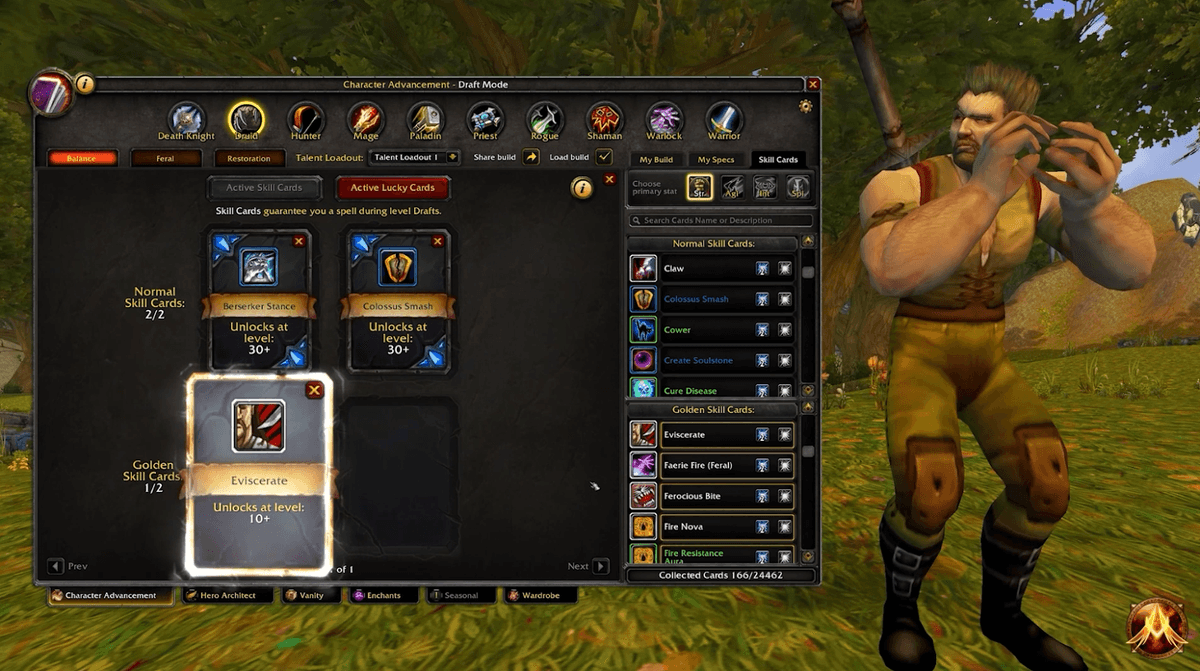Switch to the My Specs tab
The width and height of the screenshot is (1200, 671).
pos(716,159)
